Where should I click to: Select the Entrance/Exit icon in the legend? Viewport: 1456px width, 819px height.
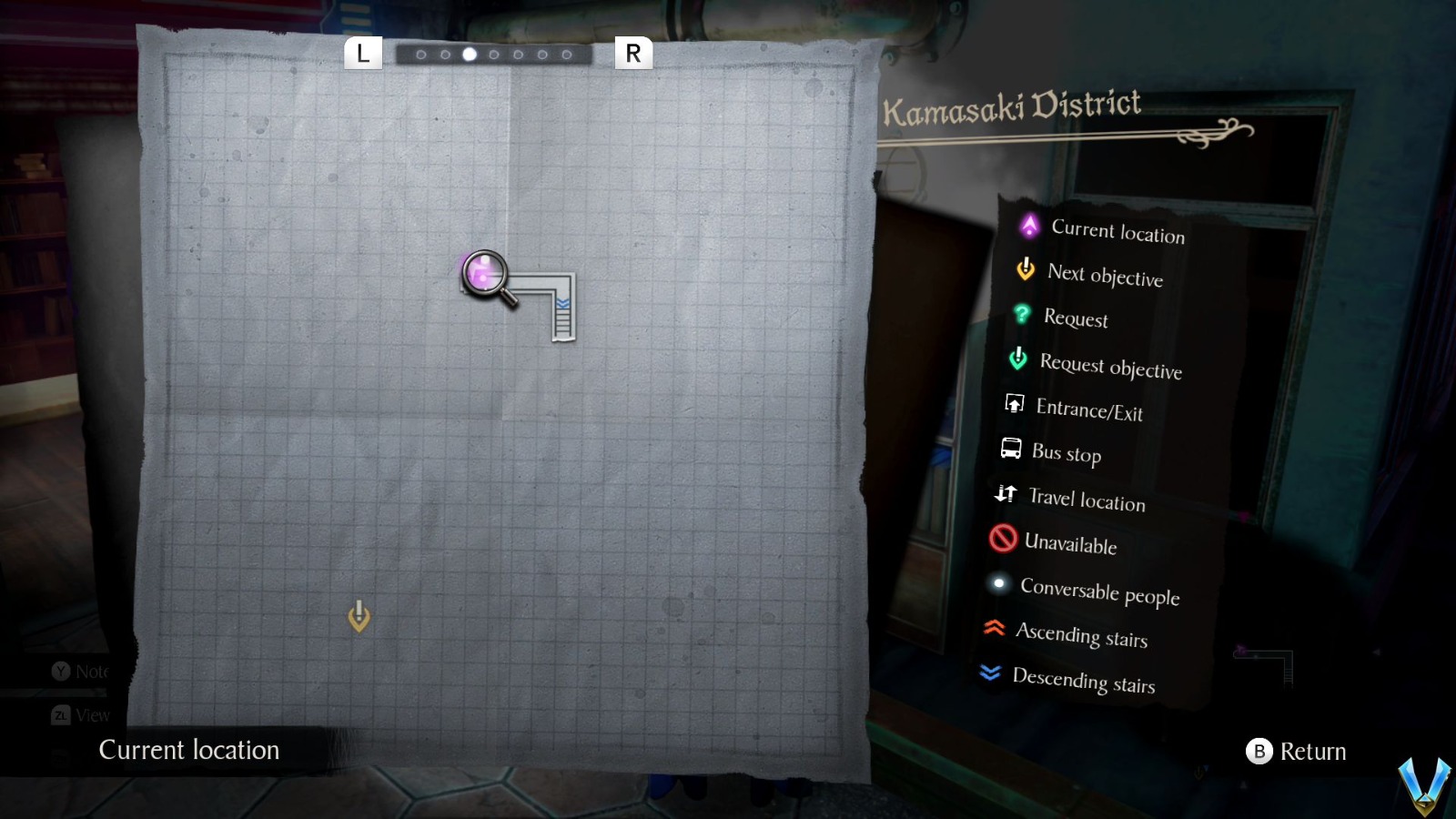point(1014,406)
